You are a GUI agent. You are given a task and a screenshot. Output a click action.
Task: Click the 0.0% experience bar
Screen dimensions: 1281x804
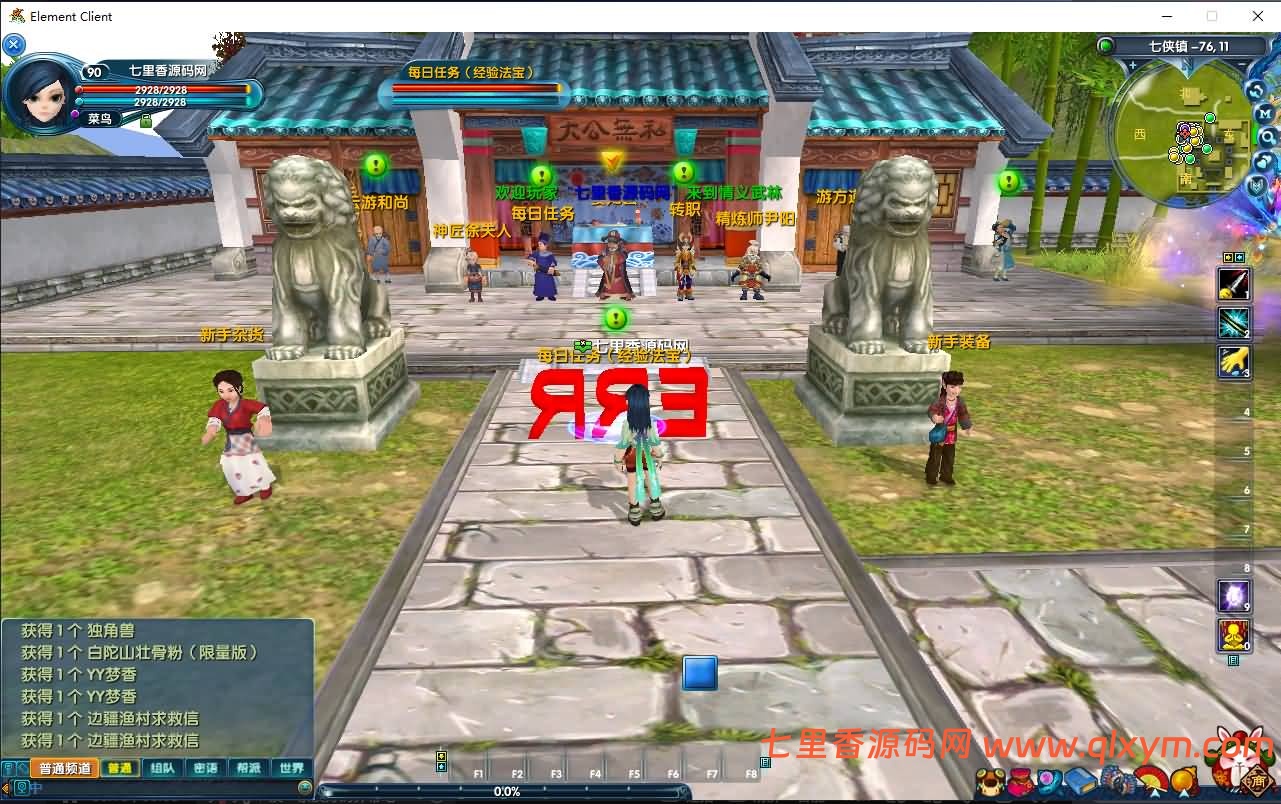[508, 791]
